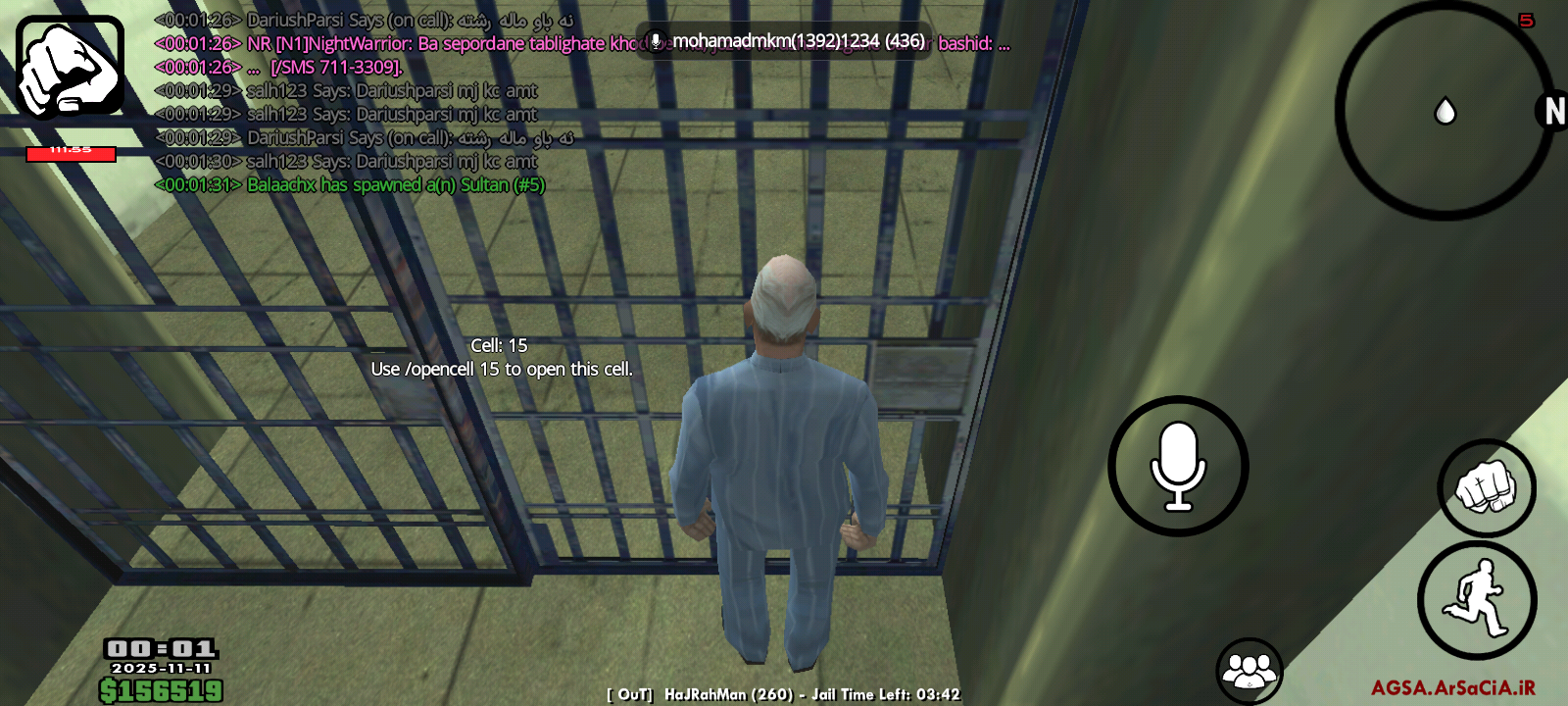Tap the 00:01 game clock display
Screen dimensions: 1568x706
[x=160, y=647]
